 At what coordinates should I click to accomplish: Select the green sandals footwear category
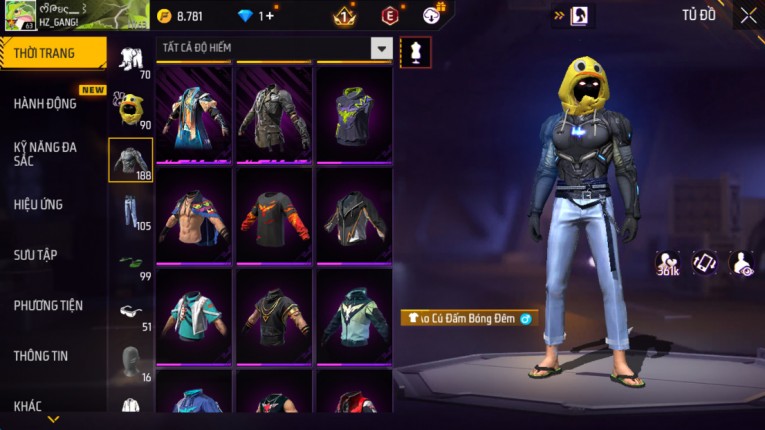pos(130,263)
